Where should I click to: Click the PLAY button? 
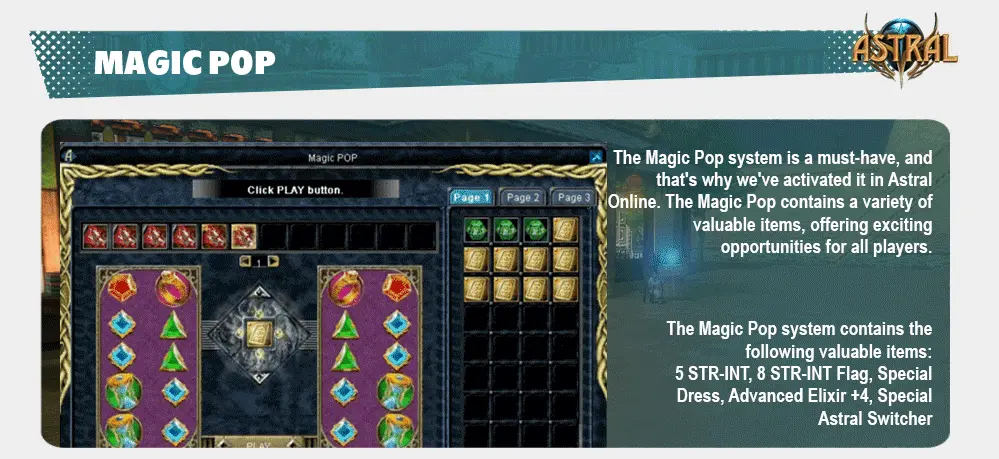pyautogui.click(x=258, y=444)
